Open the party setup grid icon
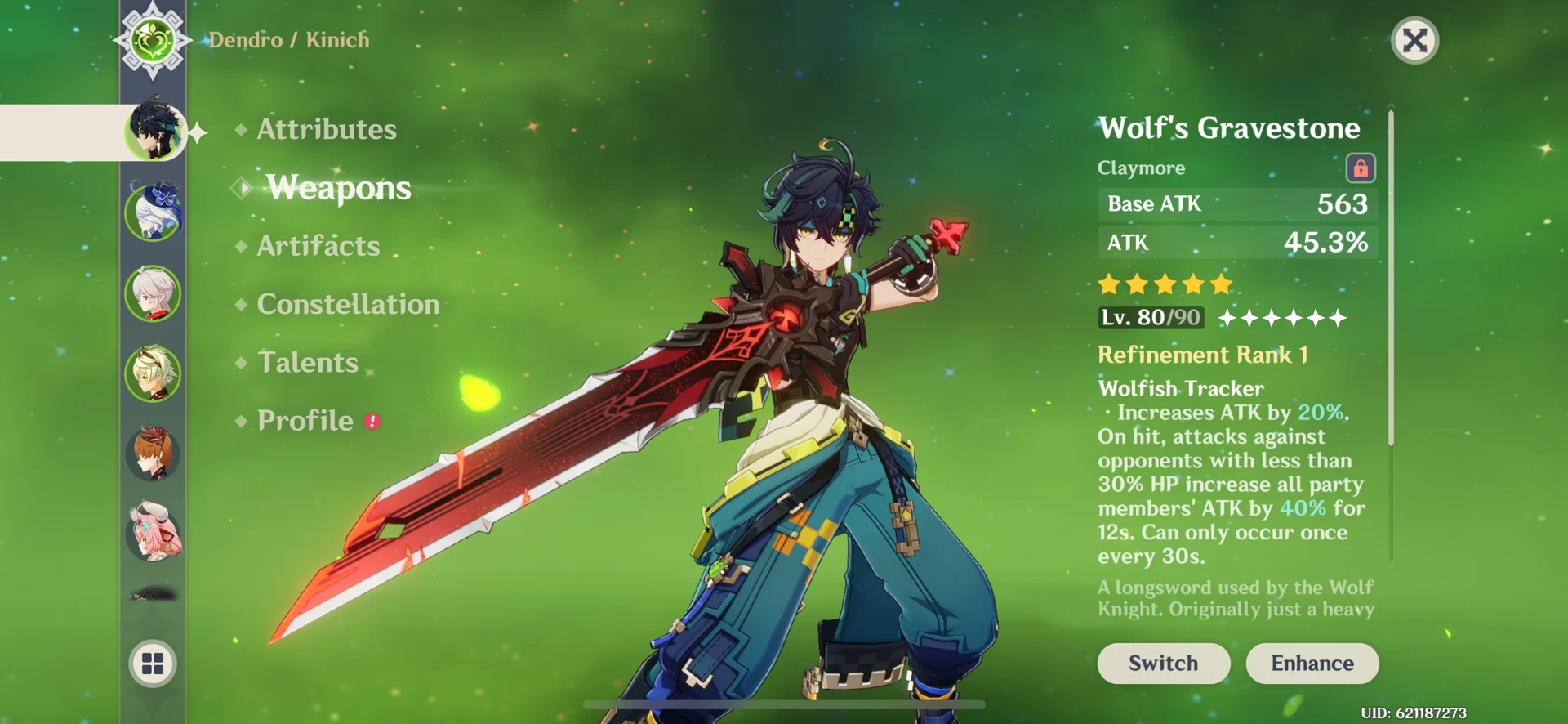 point(154,664)
